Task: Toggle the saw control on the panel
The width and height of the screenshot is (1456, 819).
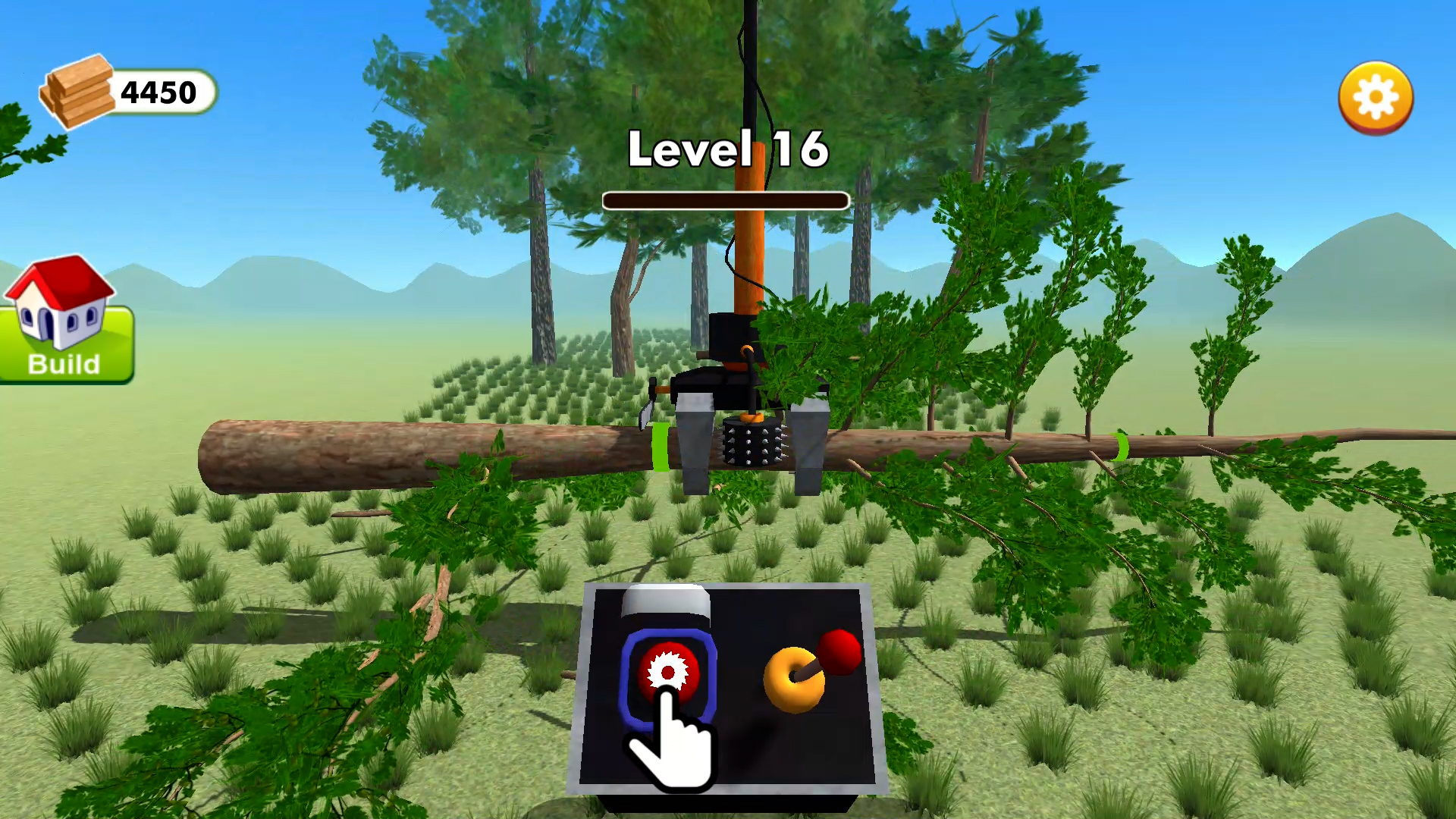Action: click(x=667, y=671)
